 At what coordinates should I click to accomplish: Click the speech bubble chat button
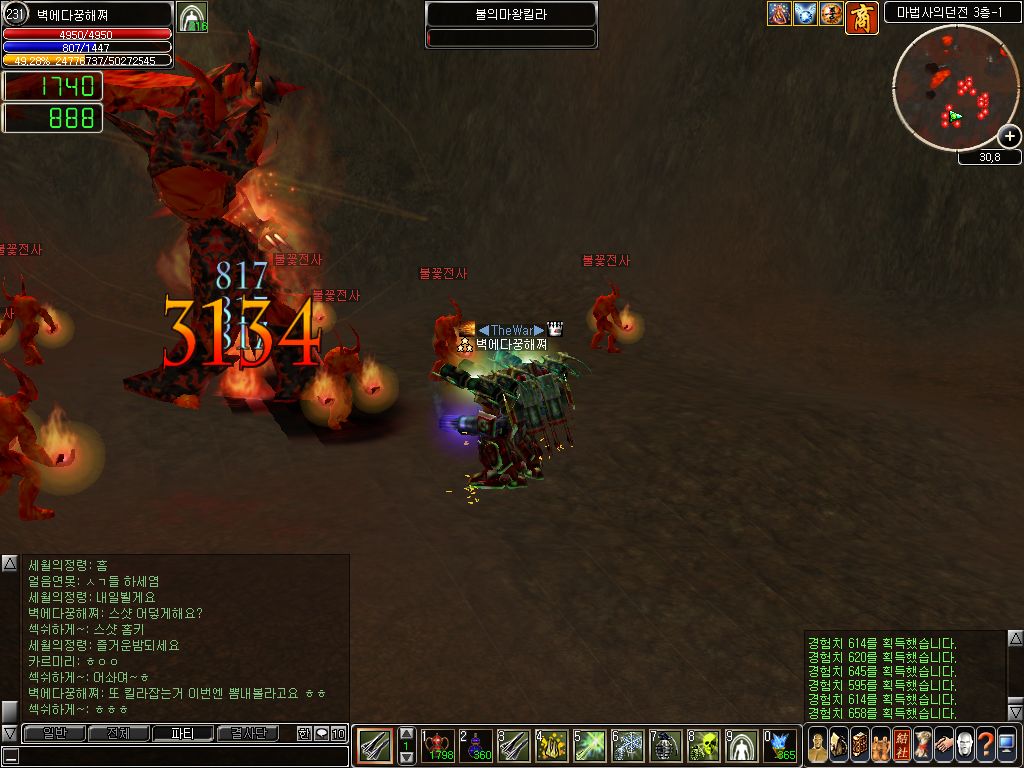(x=321, y=734)
